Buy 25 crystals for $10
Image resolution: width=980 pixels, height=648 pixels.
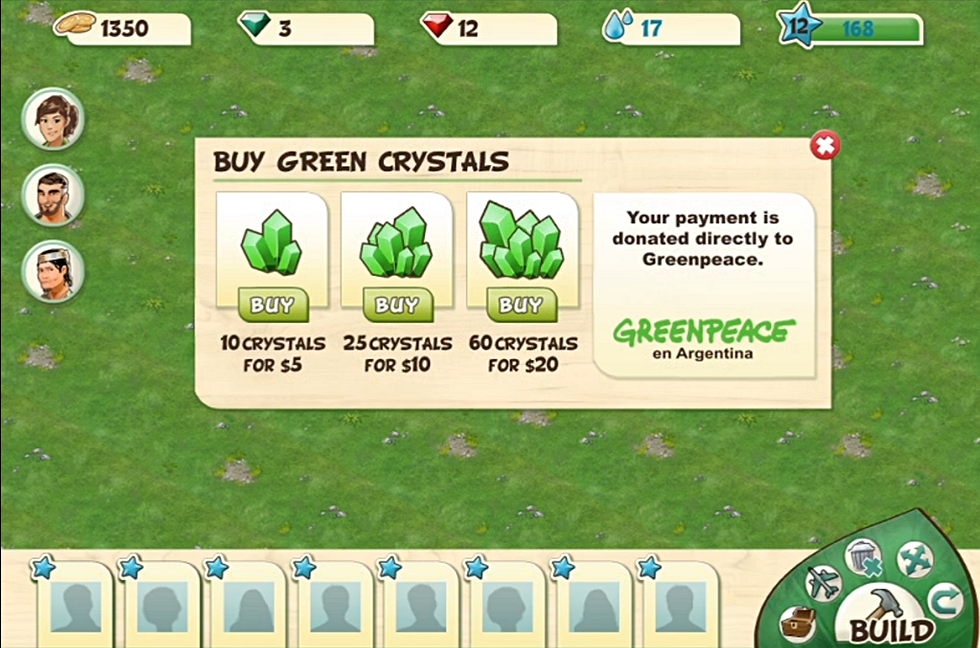[397, 304]
